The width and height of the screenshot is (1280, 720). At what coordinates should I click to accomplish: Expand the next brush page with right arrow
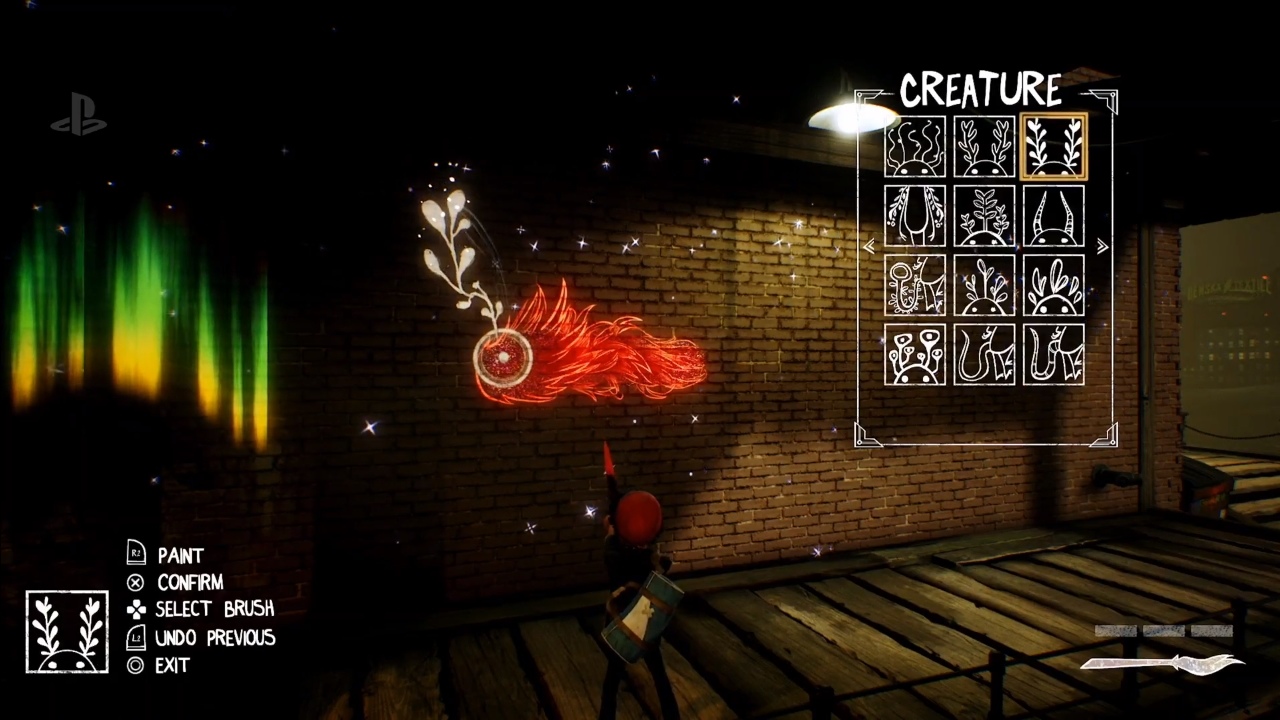click(1101, 247)
